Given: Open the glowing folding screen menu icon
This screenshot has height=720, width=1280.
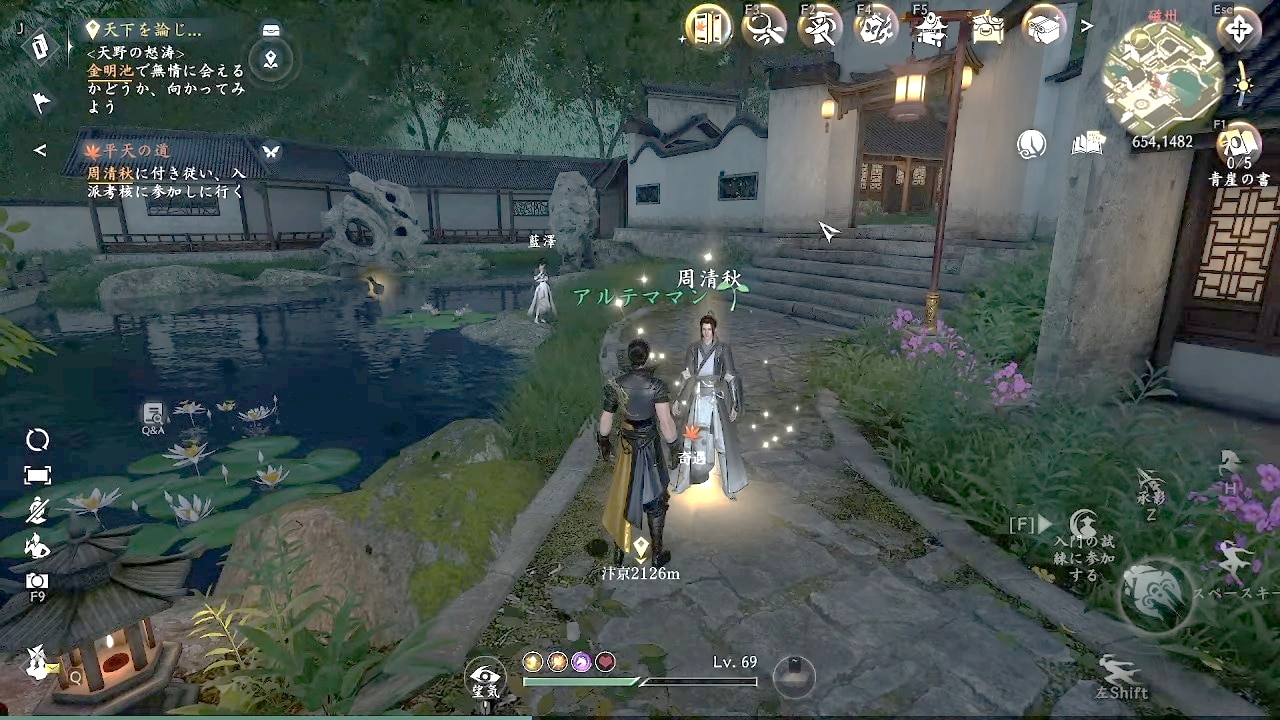Looking at the screenshot, I should [x=708, y=27].
